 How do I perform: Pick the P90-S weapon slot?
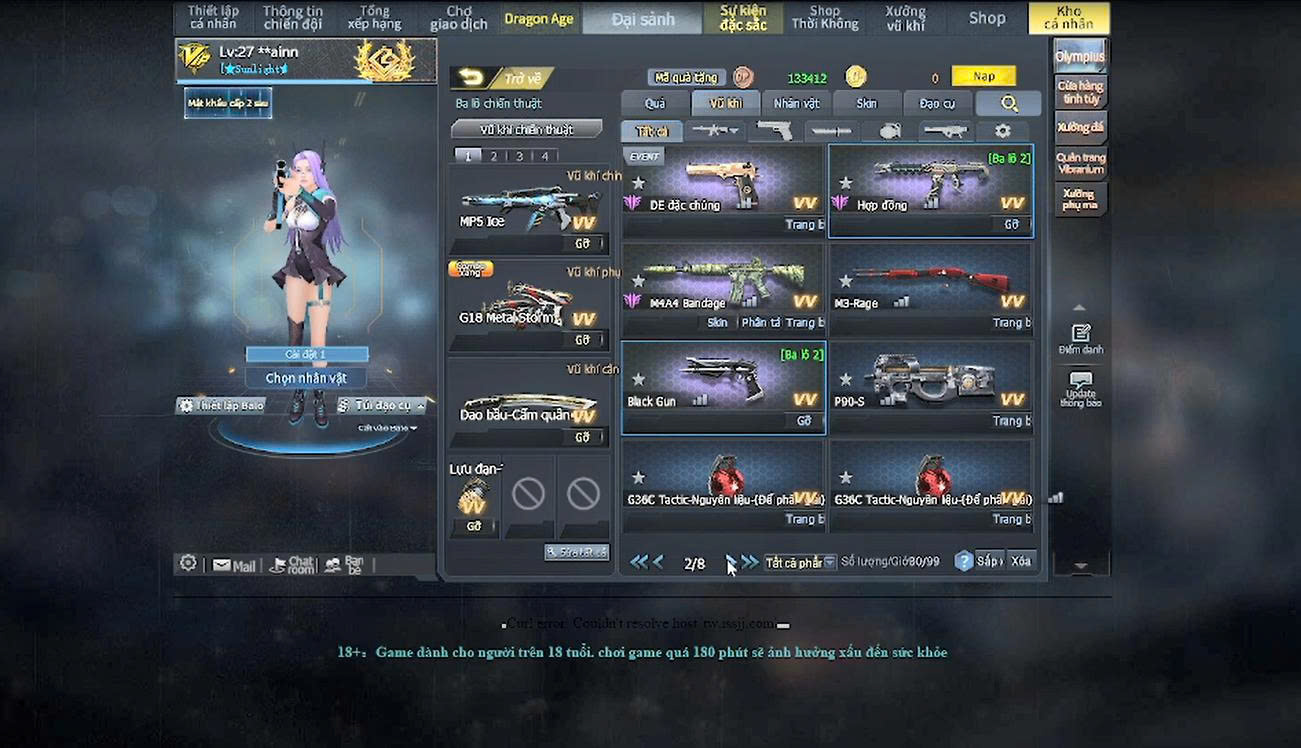tap(930, 386)
